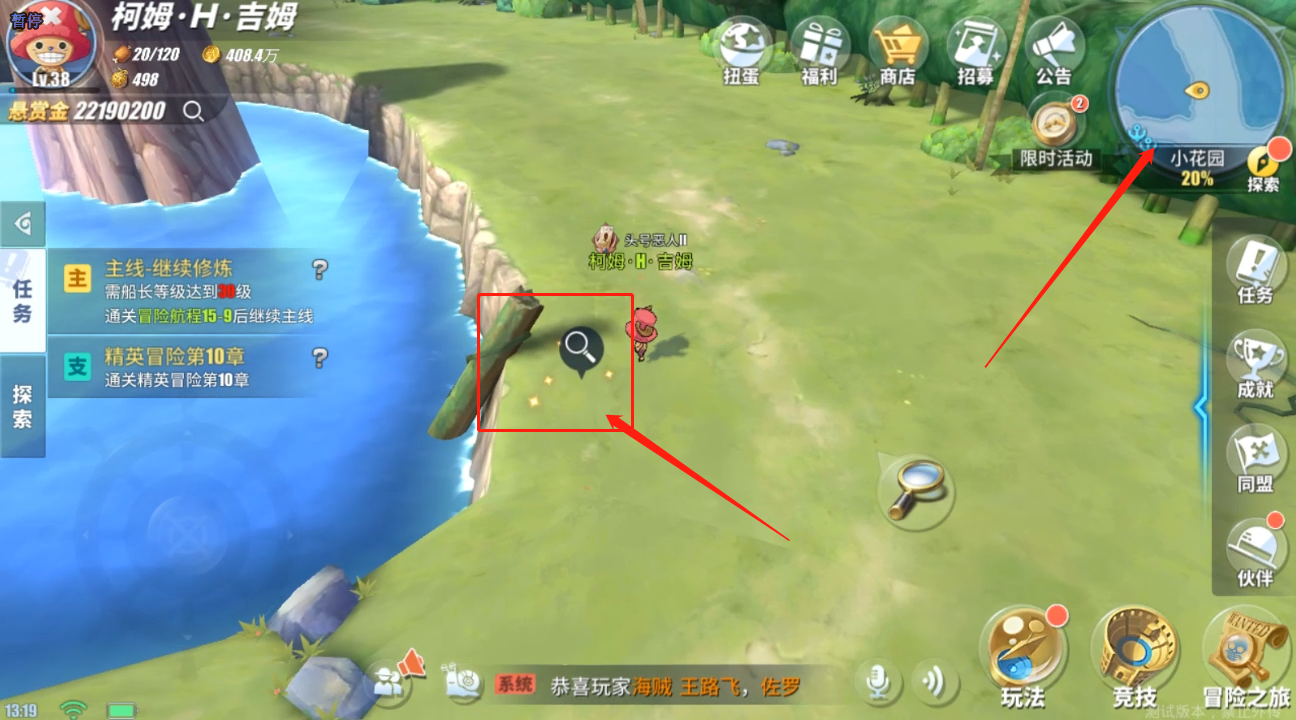Open the 玩法 gameplay modes button

click(x=1022, y=650)
